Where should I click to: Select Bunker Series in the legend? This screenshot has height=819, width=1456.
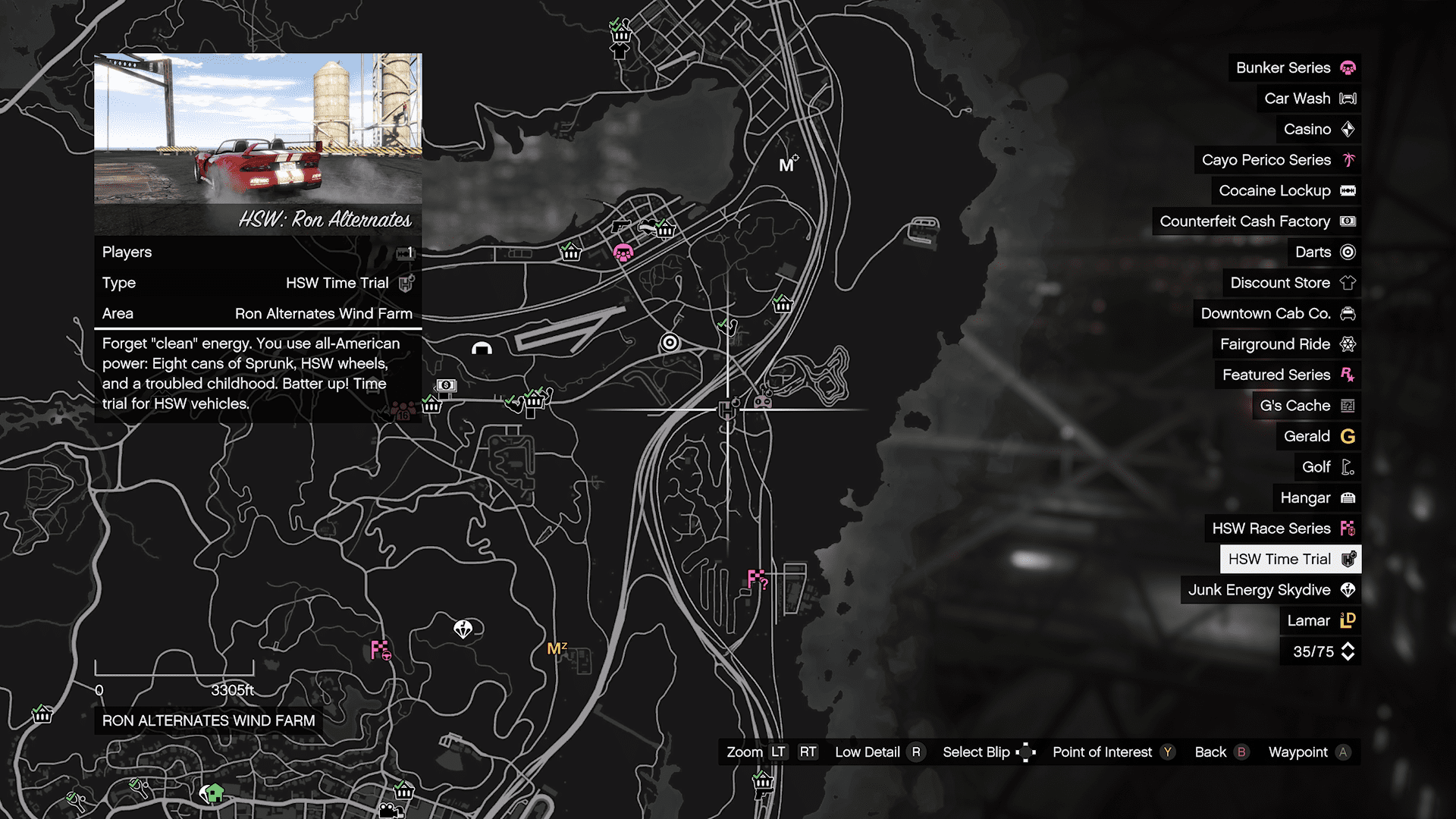coord(1294,67)
